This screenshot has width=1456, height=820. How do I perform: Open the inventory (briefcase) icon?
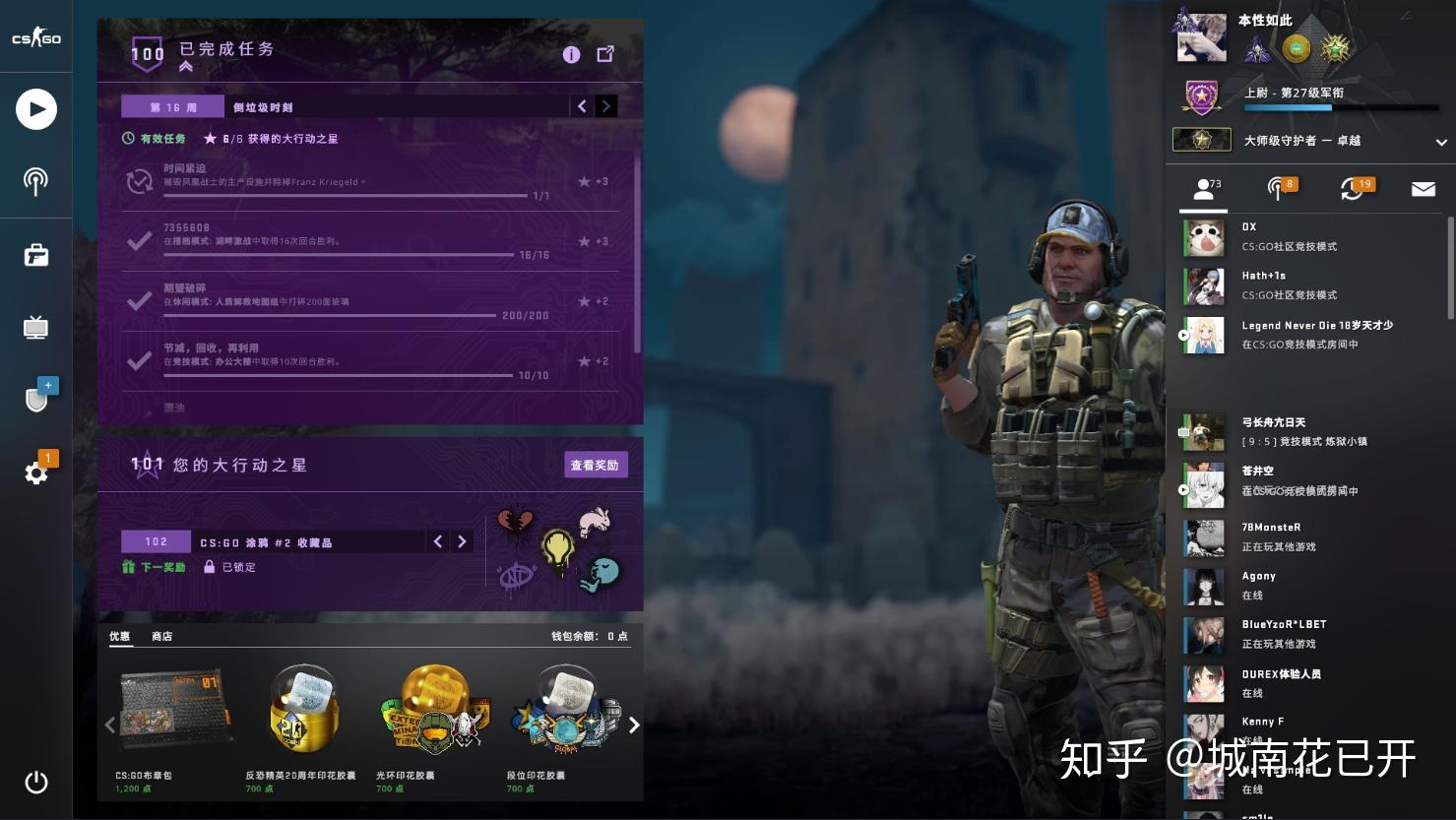tap(35, 255)
